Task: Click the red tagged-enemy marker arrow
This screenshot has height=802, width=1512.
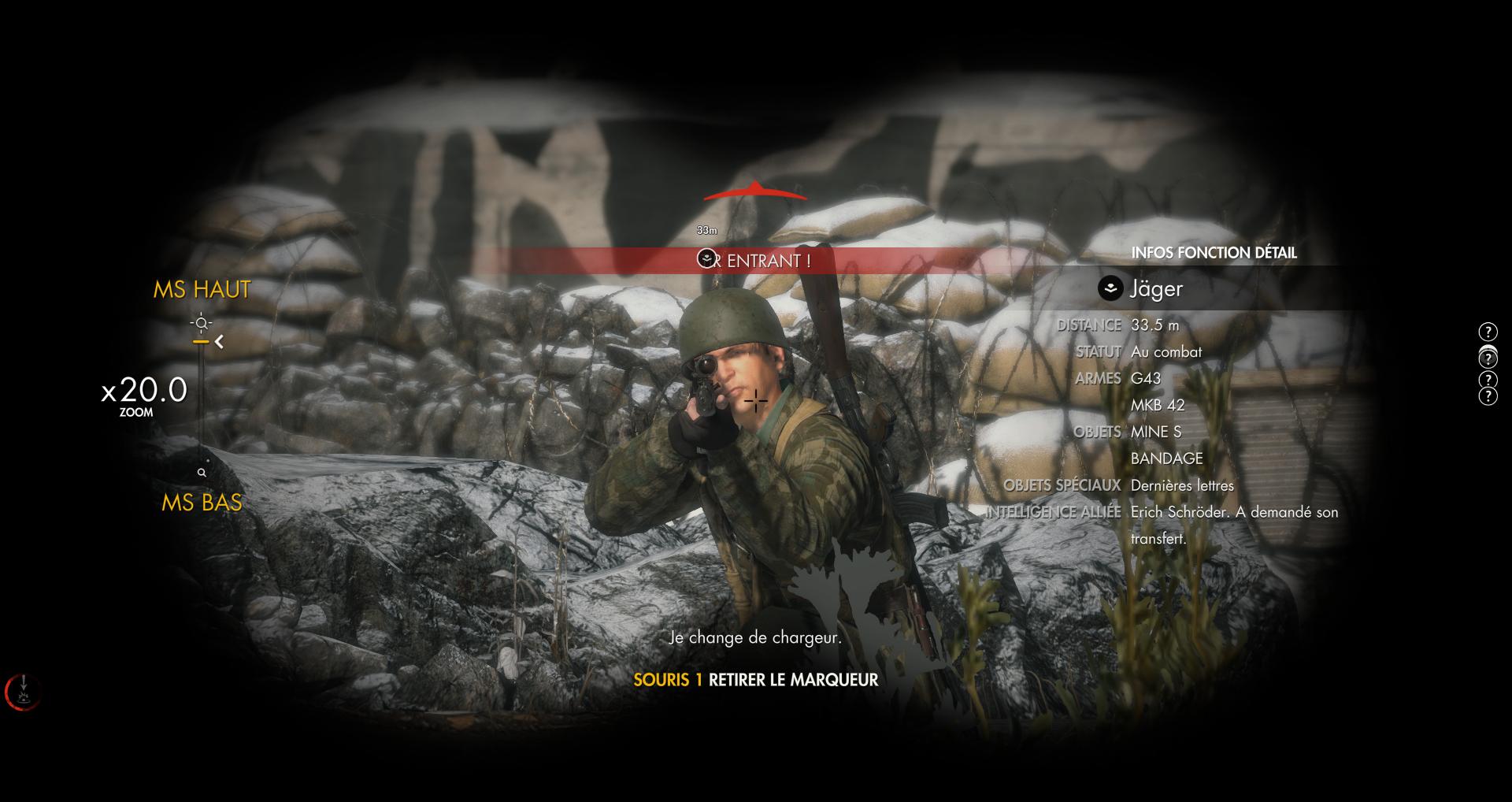Action: [x=754, y=191]
